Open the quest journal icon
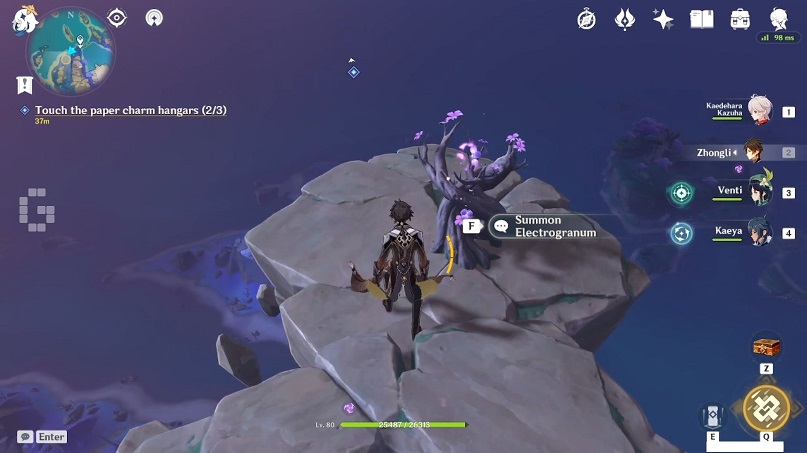The width and height of the screenshot is (807, 453). tap(24, 86)
